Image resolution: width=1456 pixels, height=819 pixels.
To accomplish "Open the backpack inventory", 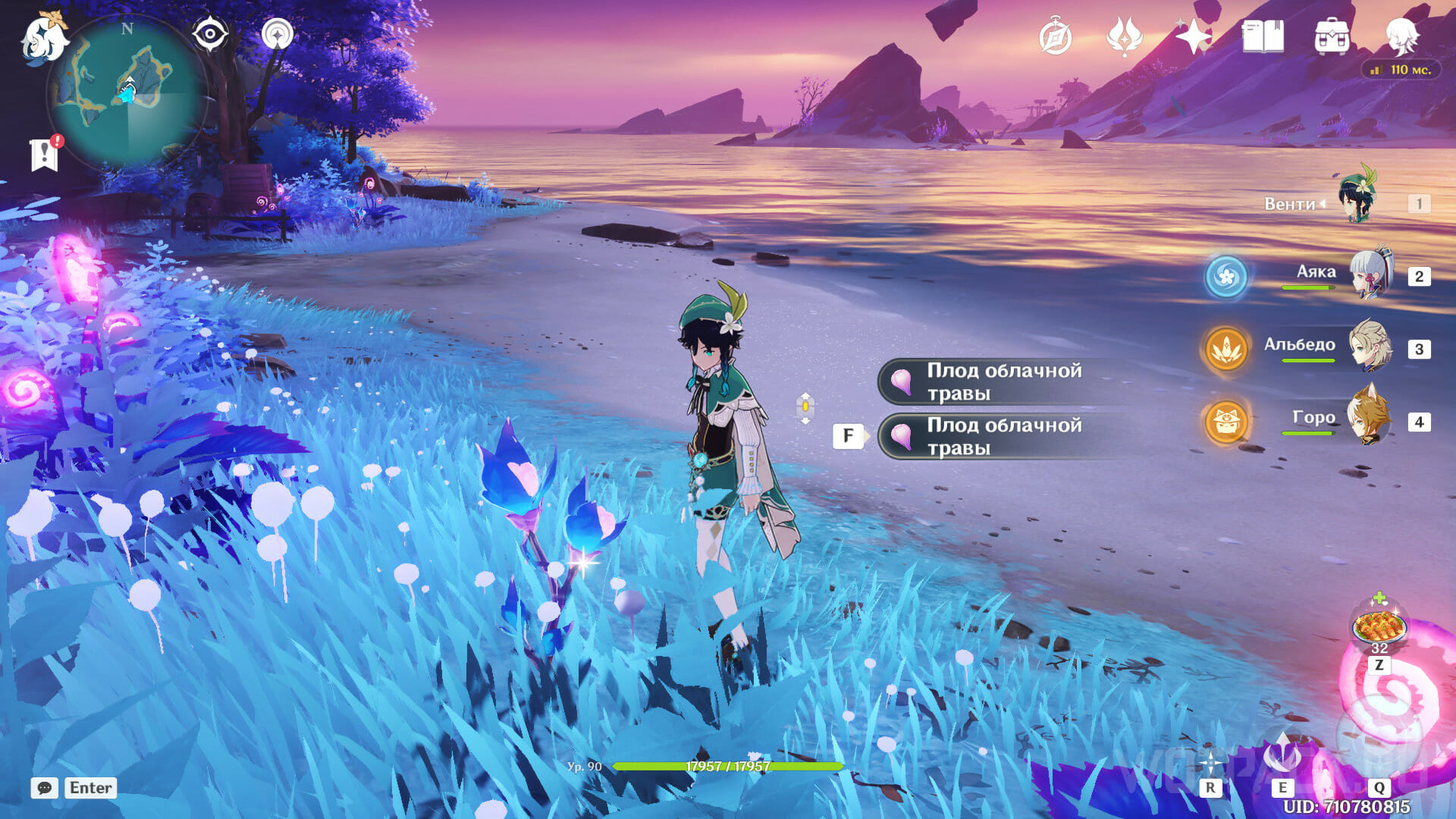I will (x=1332, y=36).
